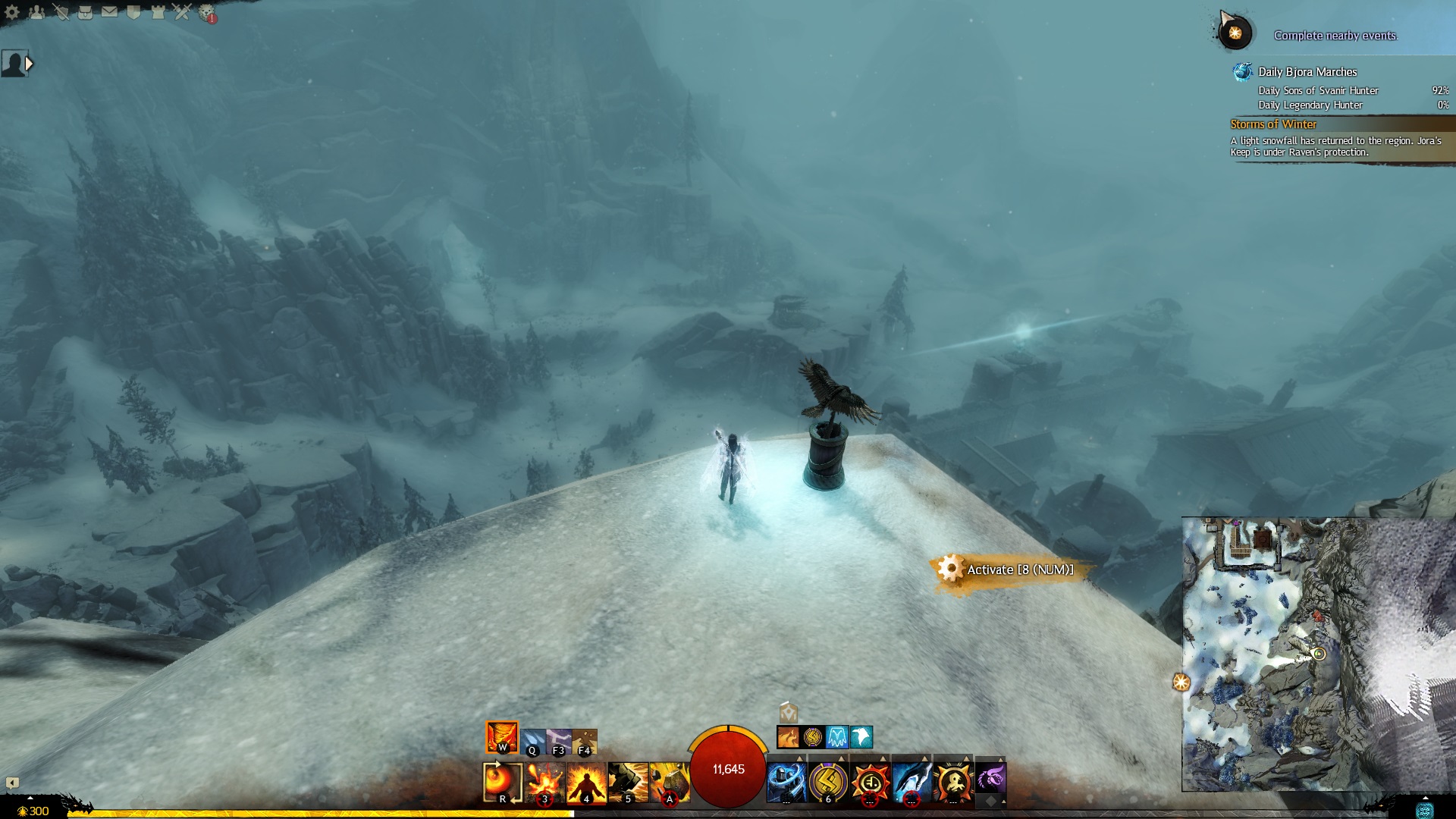1456x819 pixels.
Task: Open the inventory bag icon
Action: [x=86, y=12]
